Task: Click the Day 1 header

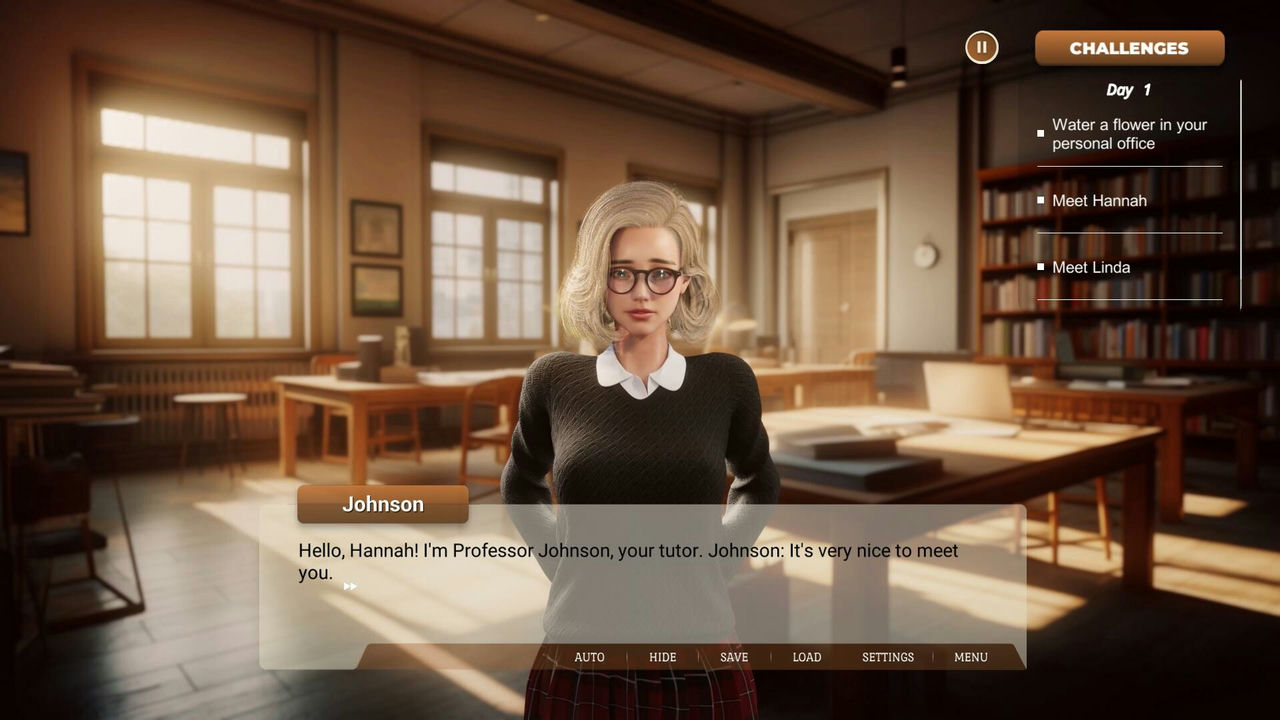Action: pos(1130,90)
